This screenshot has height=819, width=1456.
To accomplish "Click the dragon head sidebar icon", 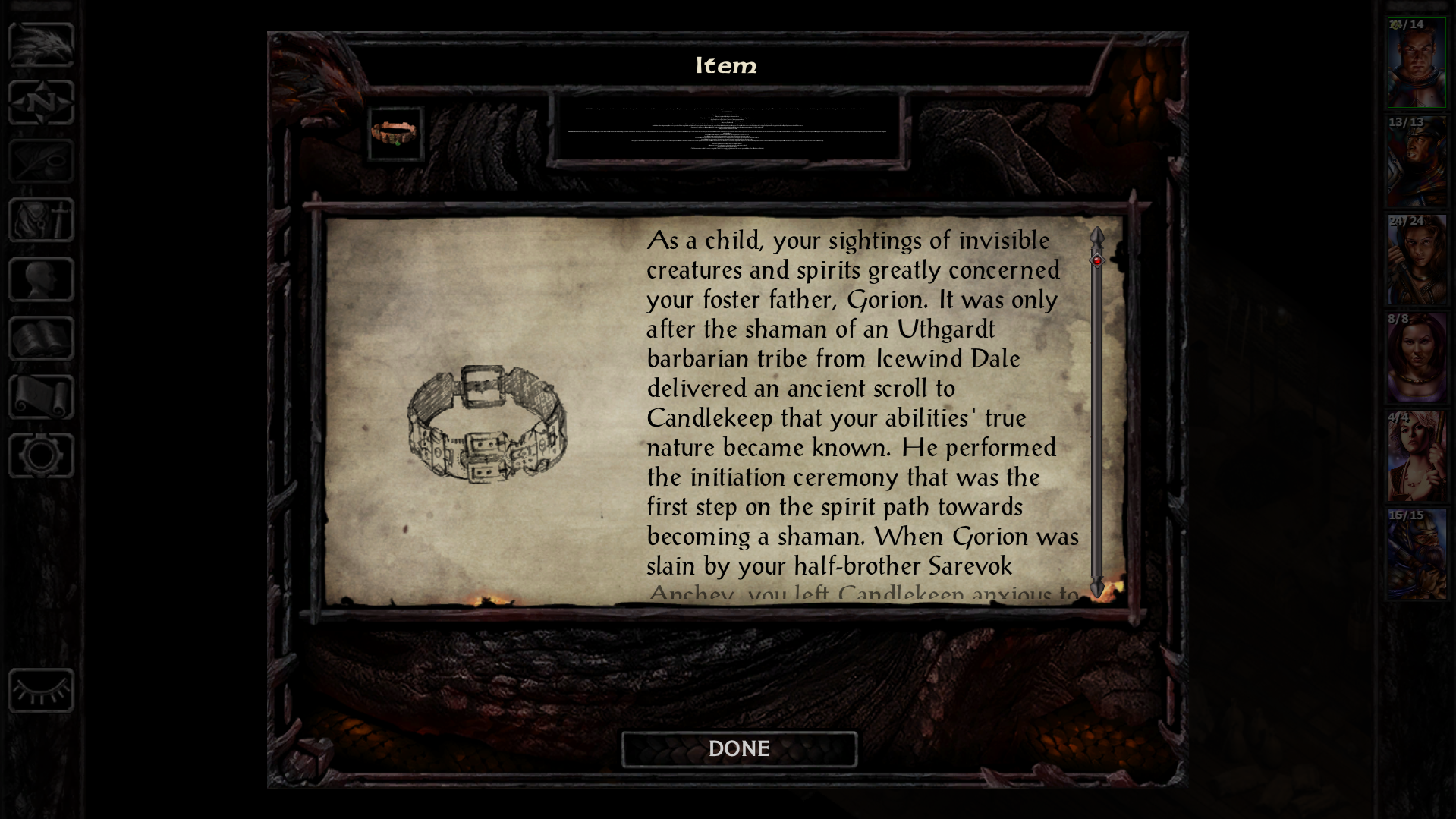I will [x=41, y=44].
